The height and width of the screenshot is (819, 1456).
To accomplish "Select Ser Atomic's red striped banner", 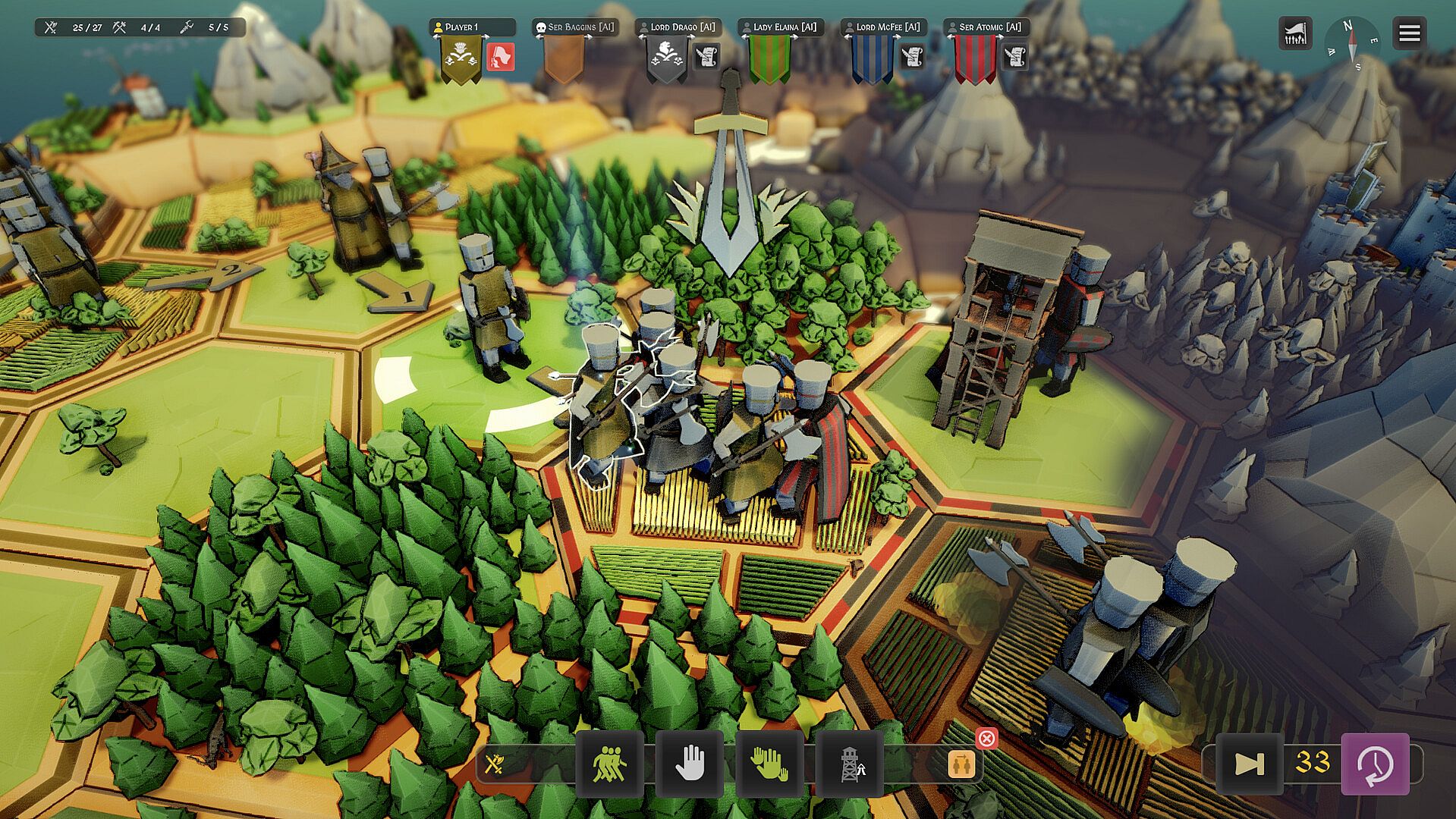I will [975, 59].
